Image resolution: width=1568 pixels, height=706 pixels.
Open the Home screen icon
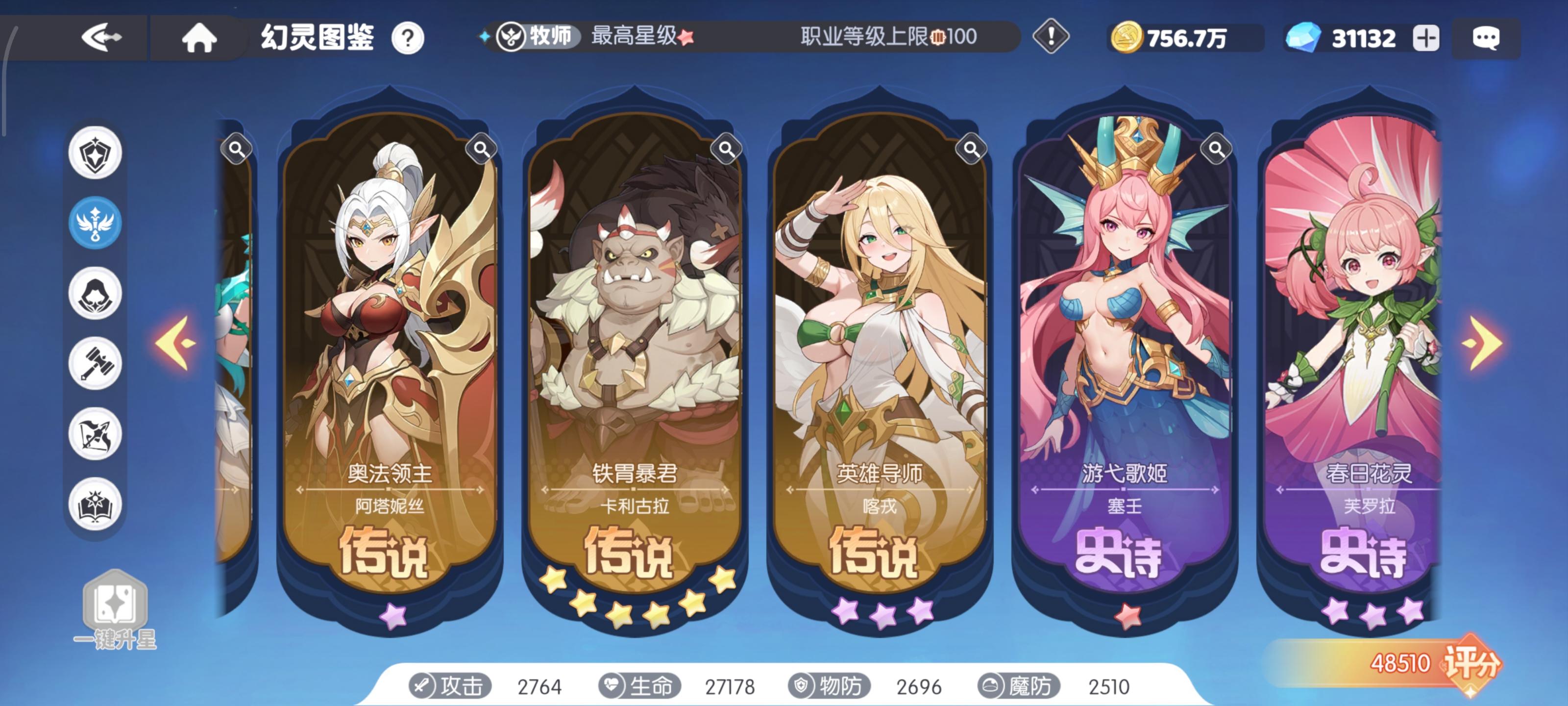[198, 38]
